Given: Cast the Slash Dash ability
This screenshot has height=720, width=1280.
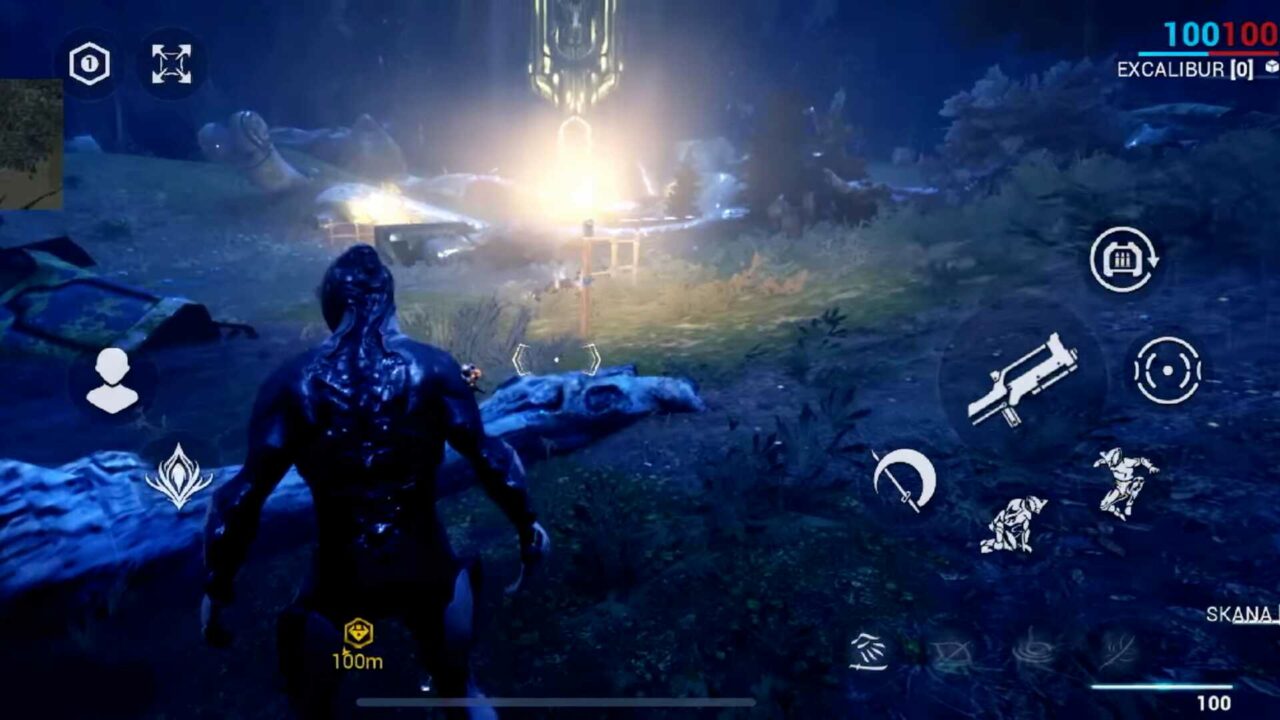Looking at the screenshot, I should tap(870, 649).
